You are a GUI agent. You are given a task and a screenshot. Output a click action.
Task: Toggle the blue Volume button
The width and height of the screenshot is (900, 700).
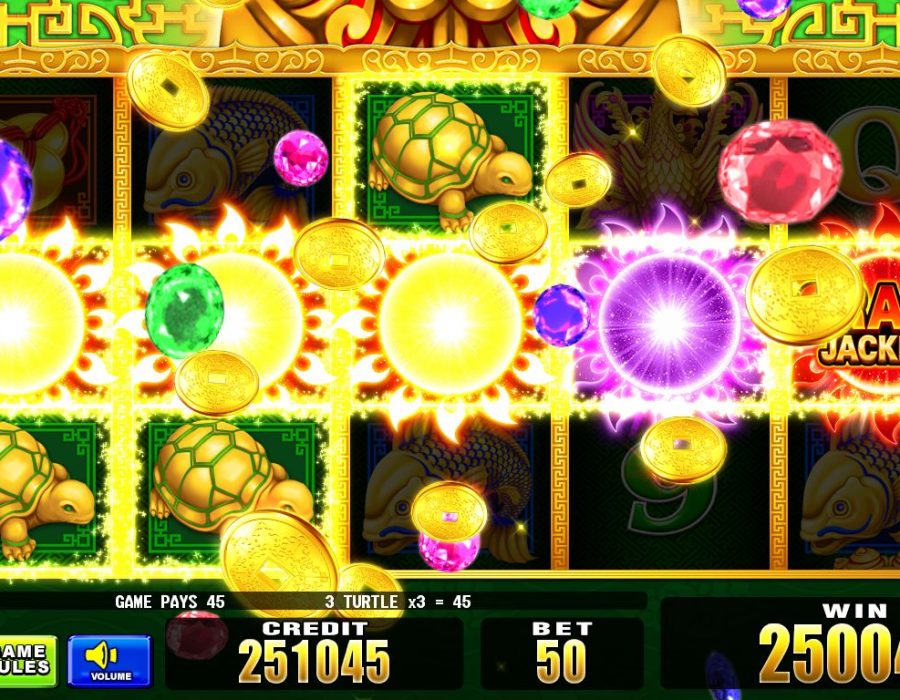109,660
